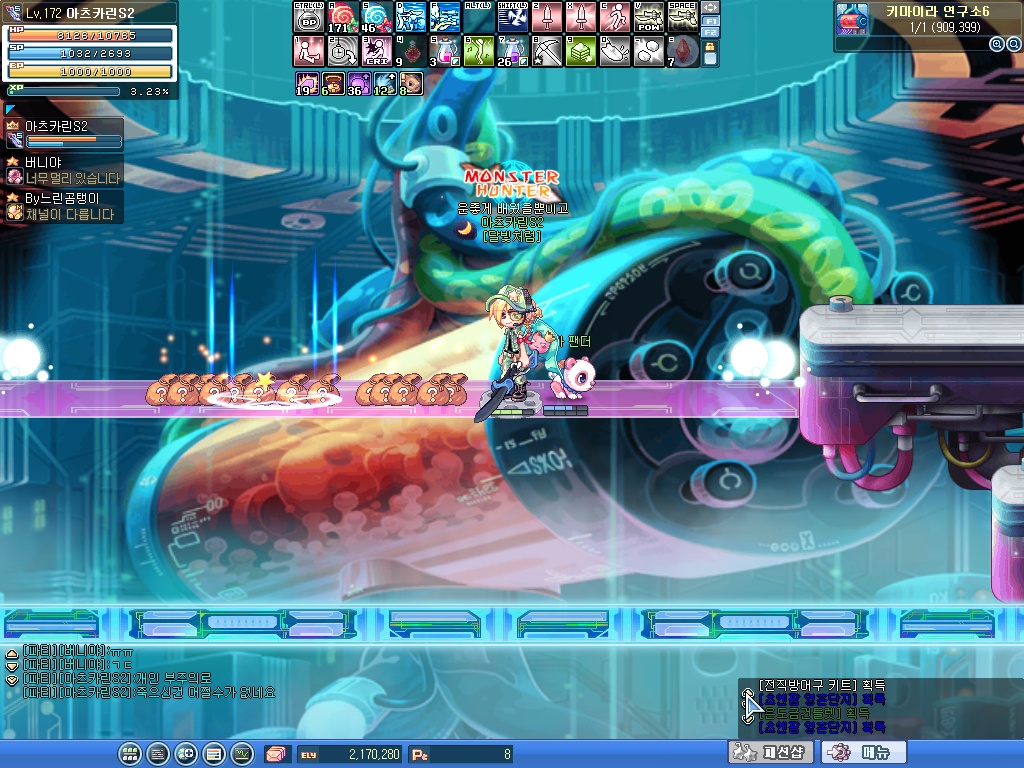Use the green cake item slot

580,51
